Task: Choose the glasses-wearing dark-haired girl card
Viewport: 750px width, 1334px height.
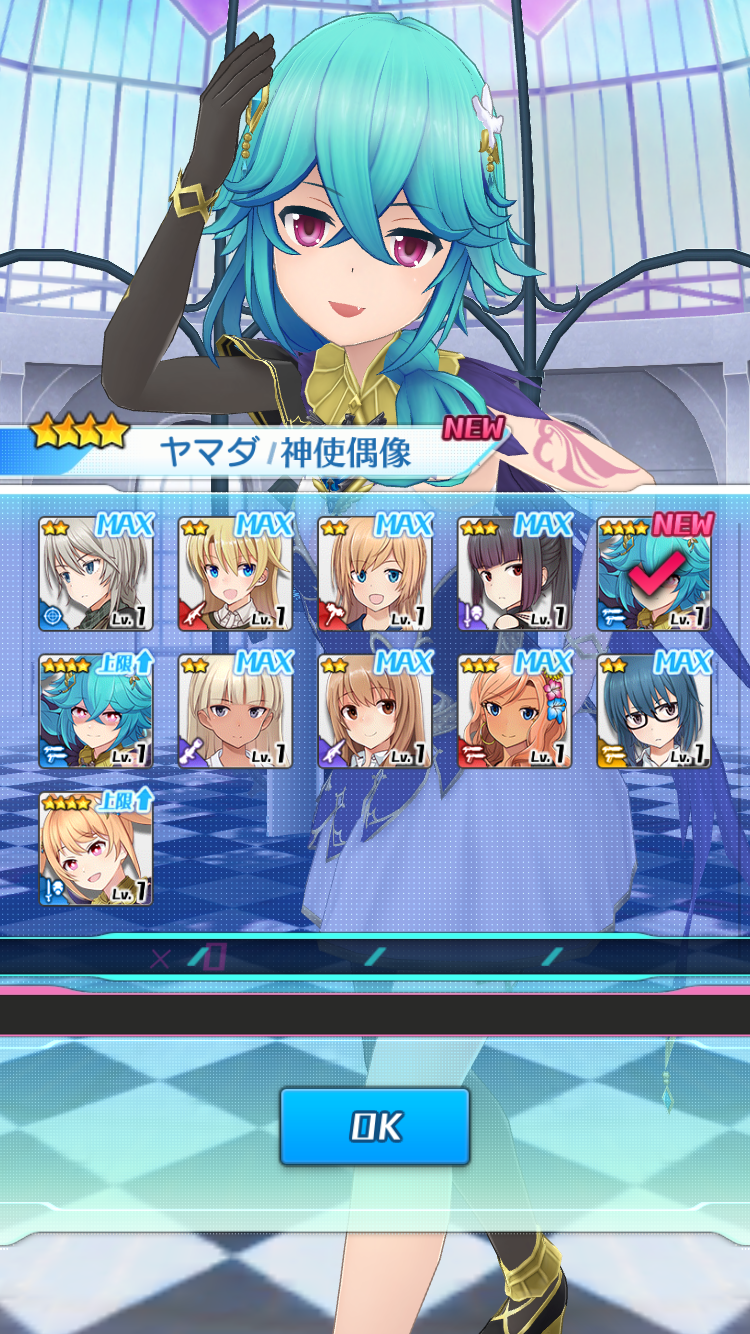Action: click(654, 712)
